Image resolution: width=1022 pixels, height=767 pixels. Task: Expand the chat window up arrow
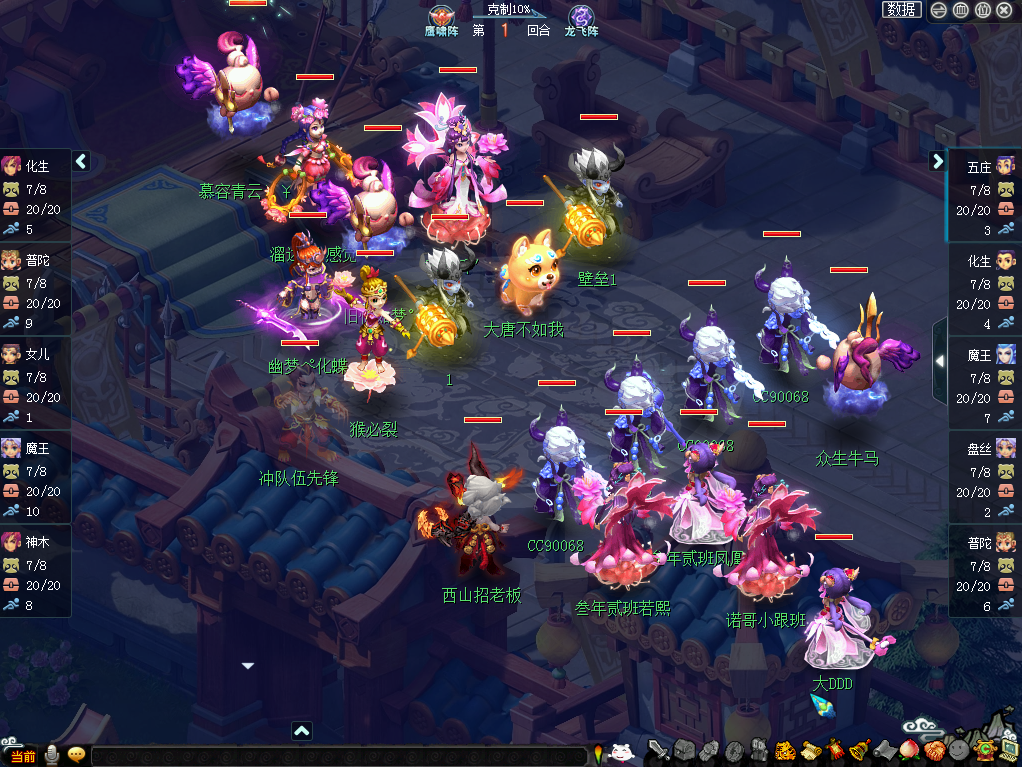(302, 731)
